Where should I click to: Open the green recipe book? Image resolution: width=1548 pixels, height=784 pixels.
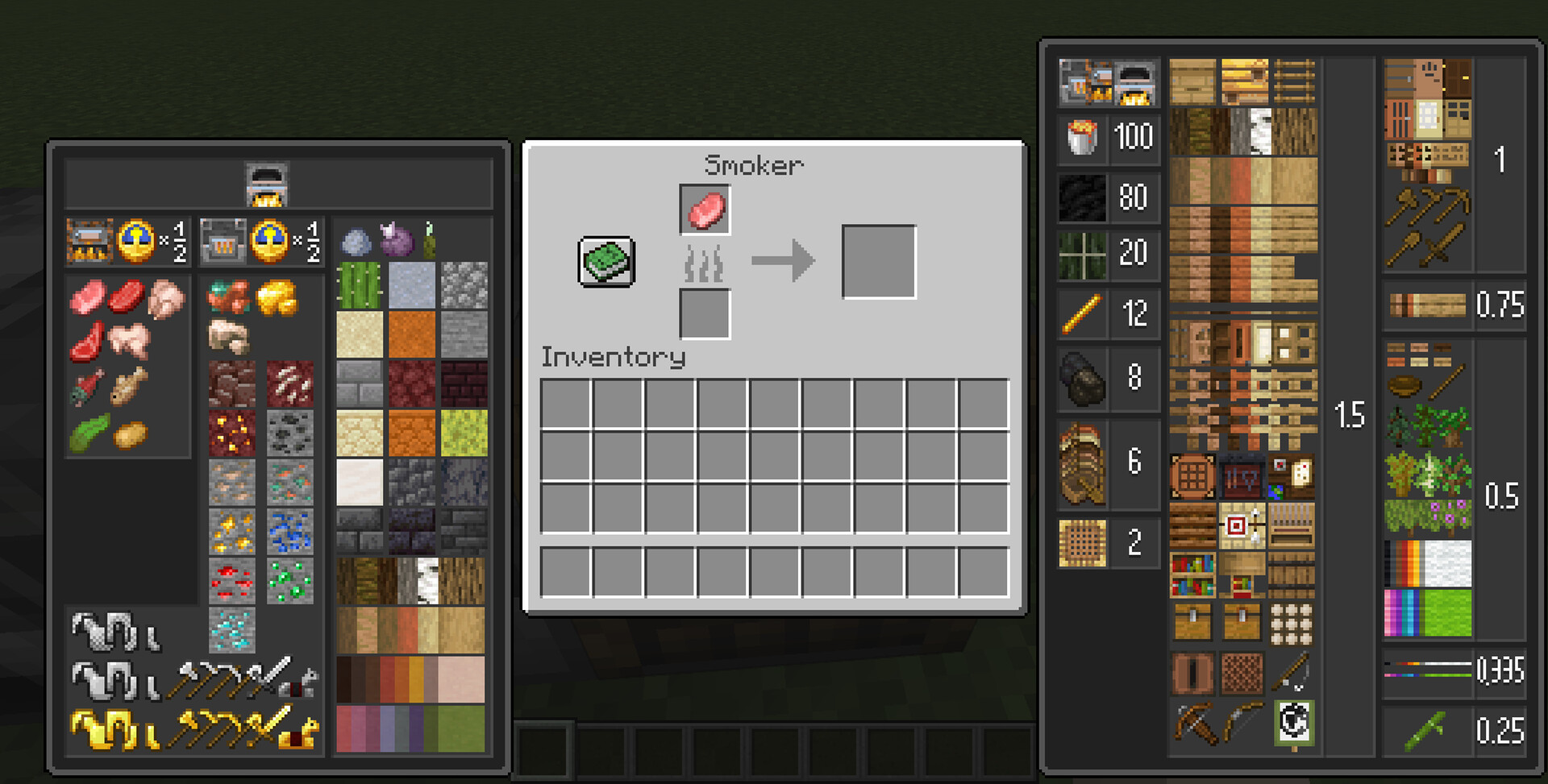pyautogui.click(x=606, y=262)
